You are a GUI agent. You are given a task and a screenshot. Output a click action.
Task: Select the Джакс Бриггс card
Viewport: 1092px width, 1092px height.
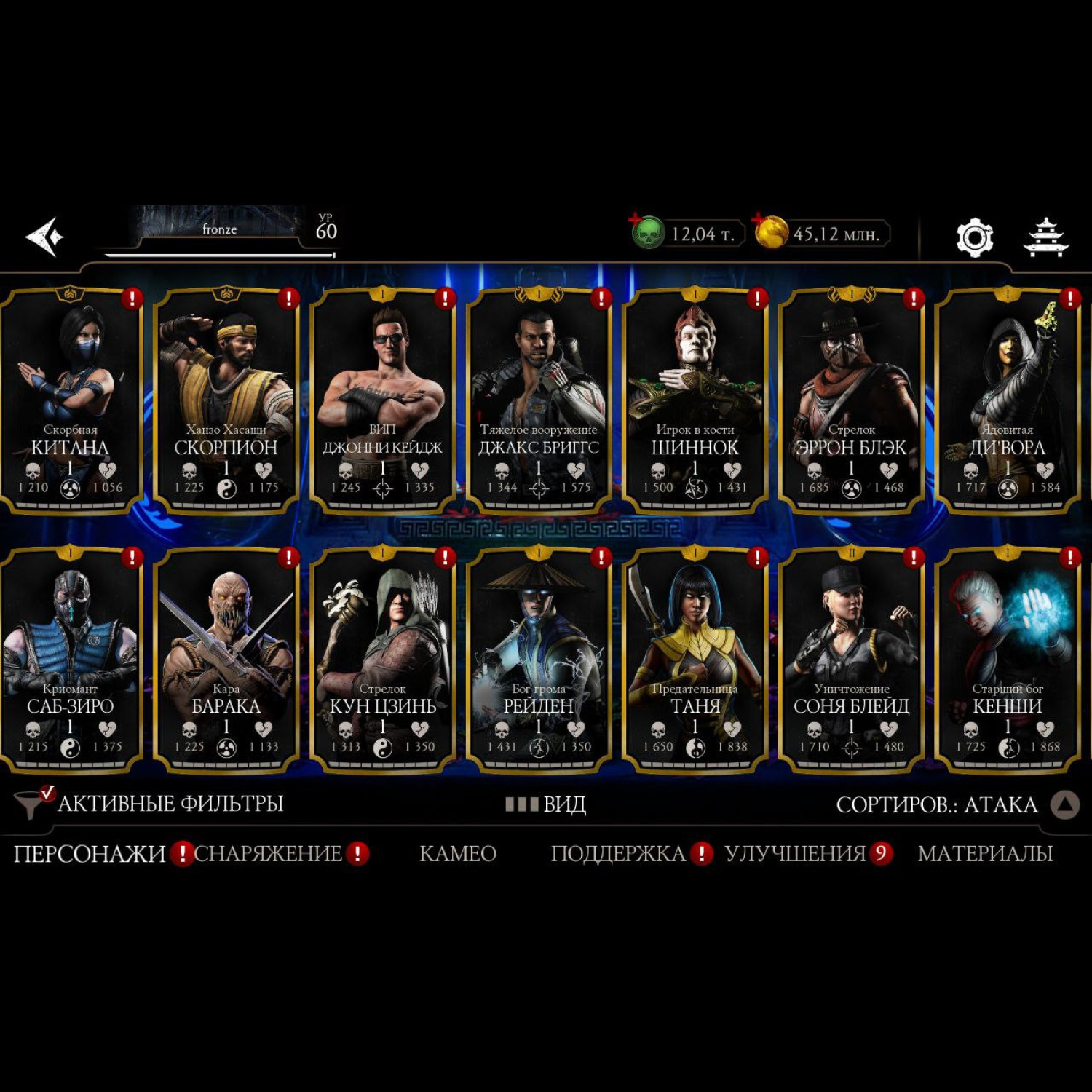point(539,400)
